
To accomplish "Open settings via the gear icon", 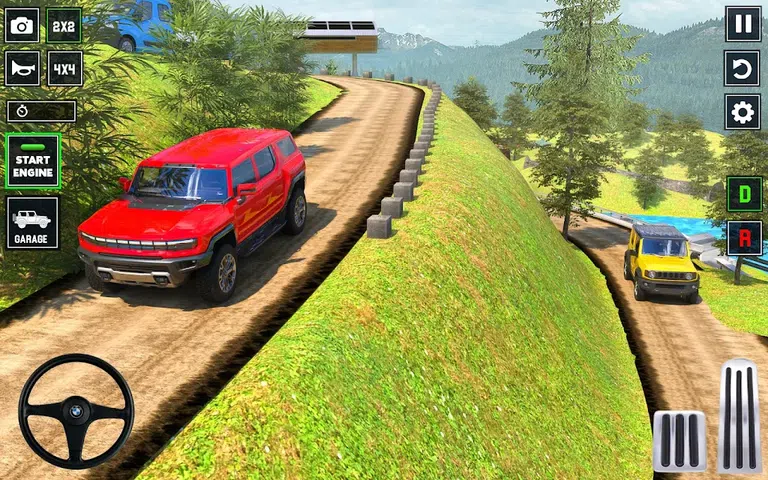I will pyautogui.click(x=743, y=112).
